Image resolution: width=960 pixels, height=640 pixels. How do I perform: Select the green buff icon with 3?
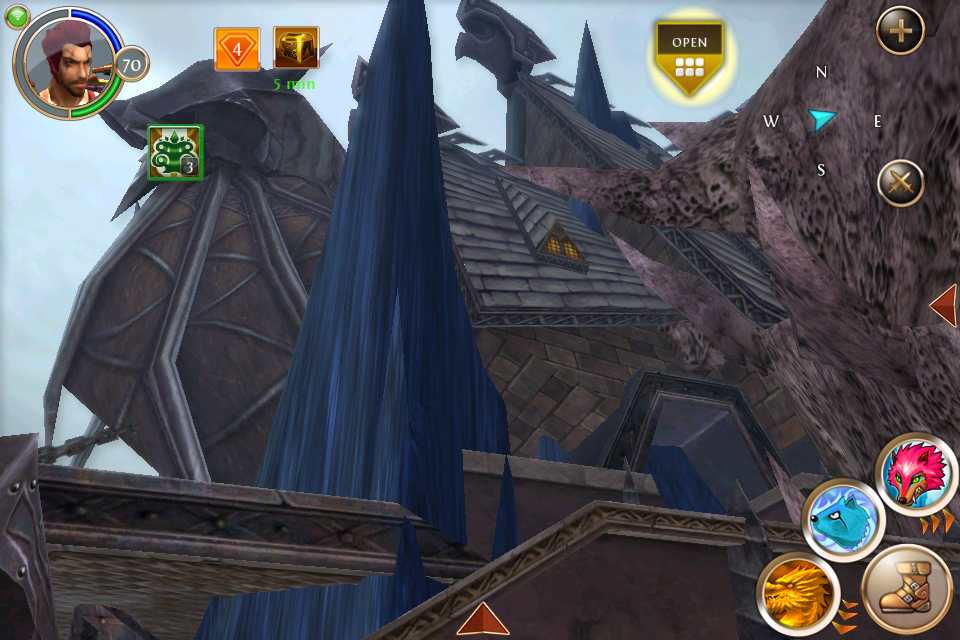pyautogui.click(x=175, y=152)
